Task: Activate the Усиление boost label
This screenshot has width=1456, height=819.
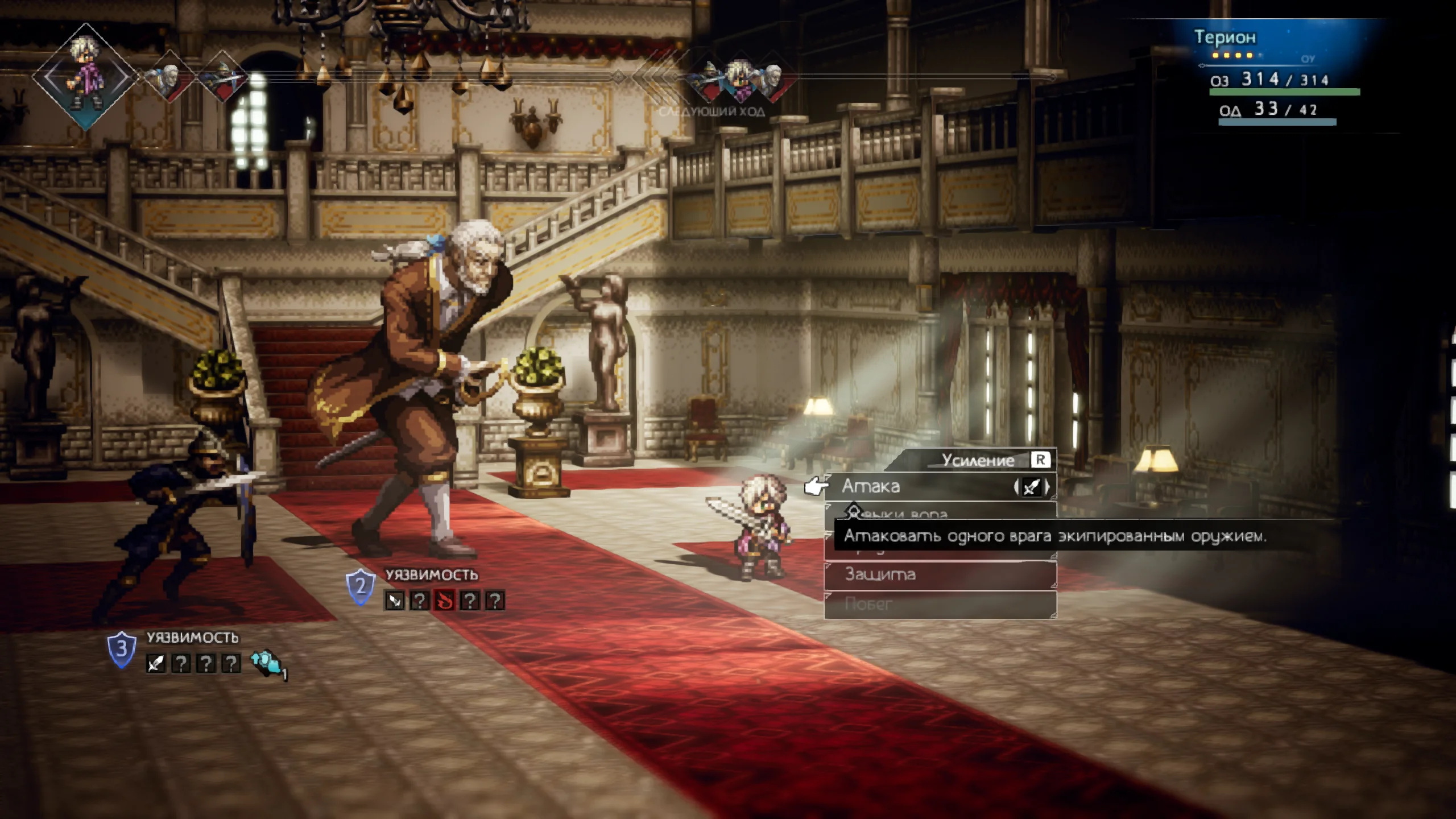Action: click(978, 460)
